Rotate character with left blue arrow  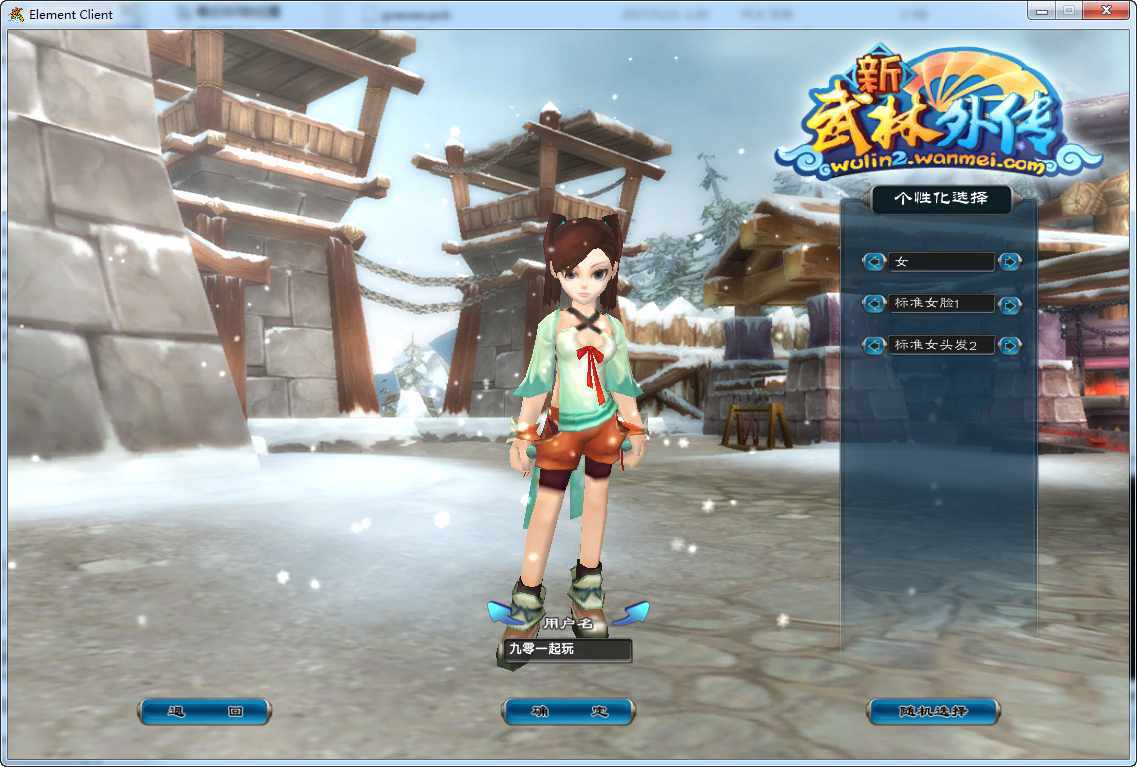pos(500,612)
